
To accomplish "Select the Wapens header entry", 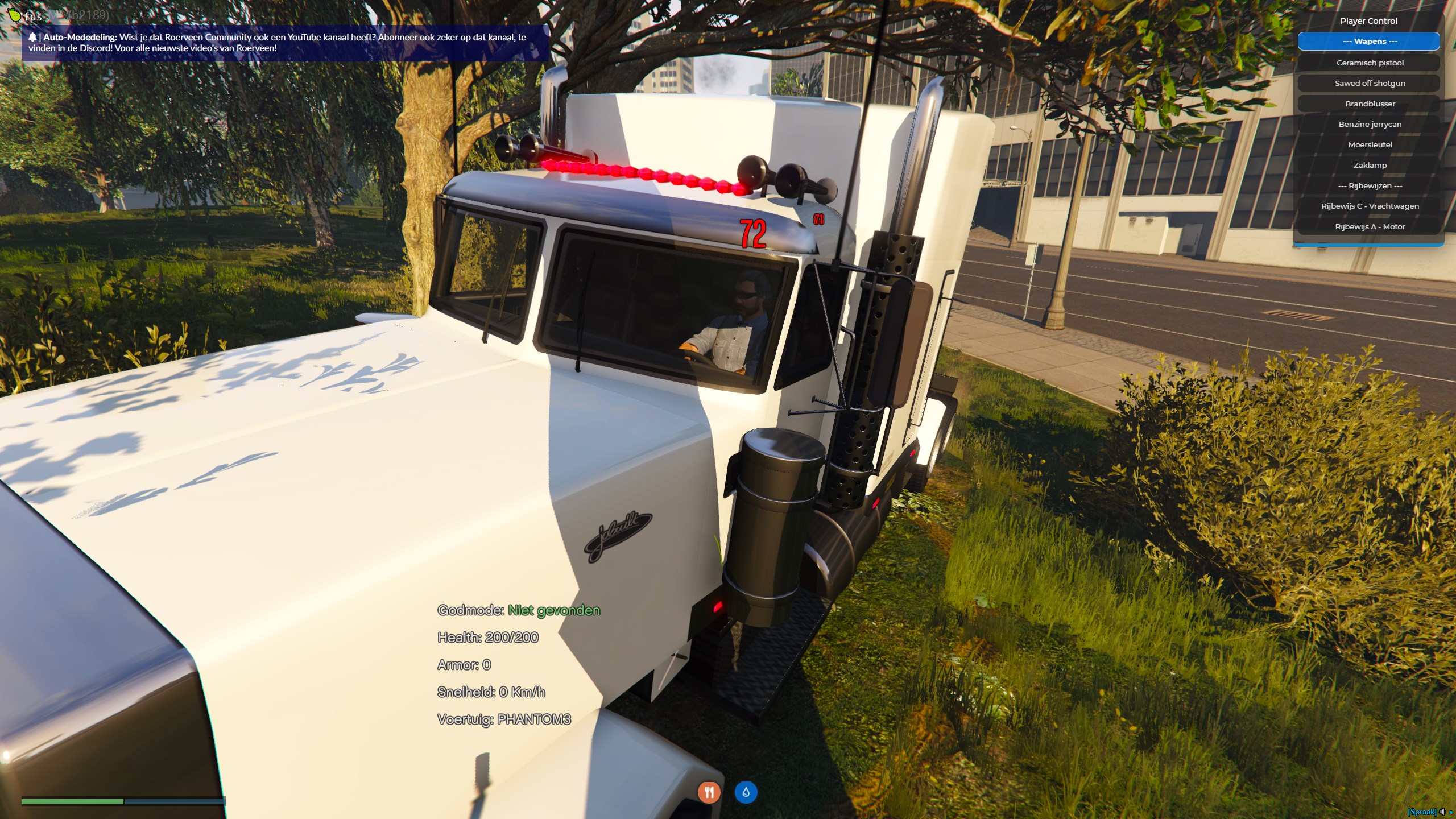I will click(x=1368, y=42).
